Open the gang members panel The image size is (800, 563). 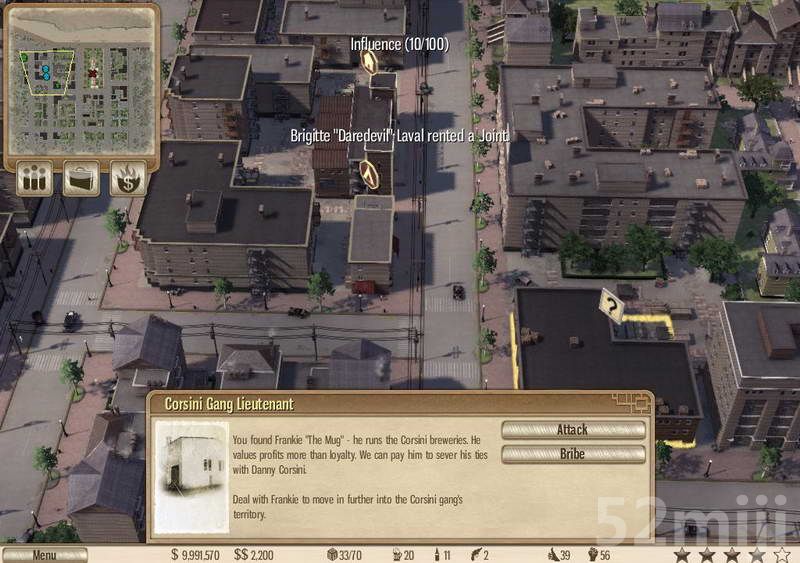(35, 179)
